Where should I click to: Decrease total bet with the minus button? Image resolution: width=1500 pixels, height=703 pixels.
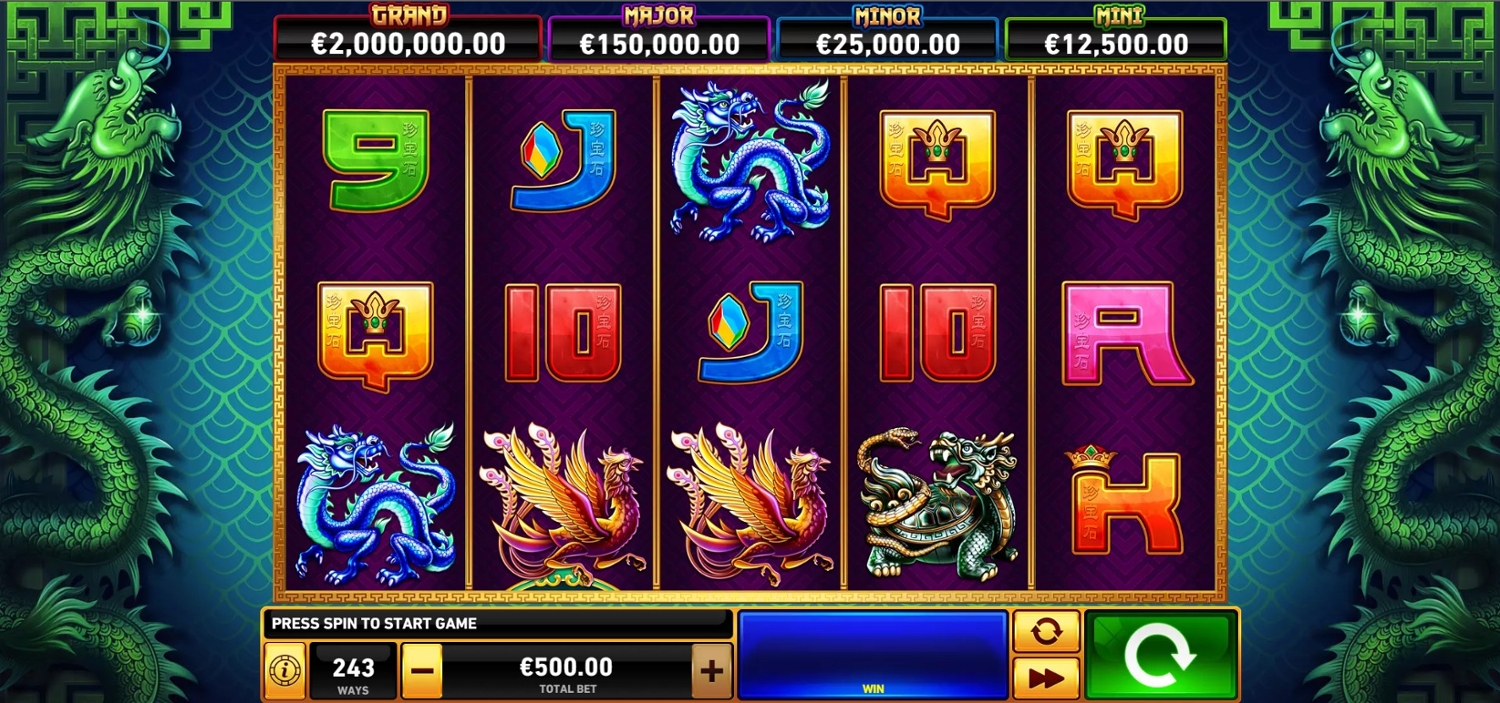pos(422,670)
